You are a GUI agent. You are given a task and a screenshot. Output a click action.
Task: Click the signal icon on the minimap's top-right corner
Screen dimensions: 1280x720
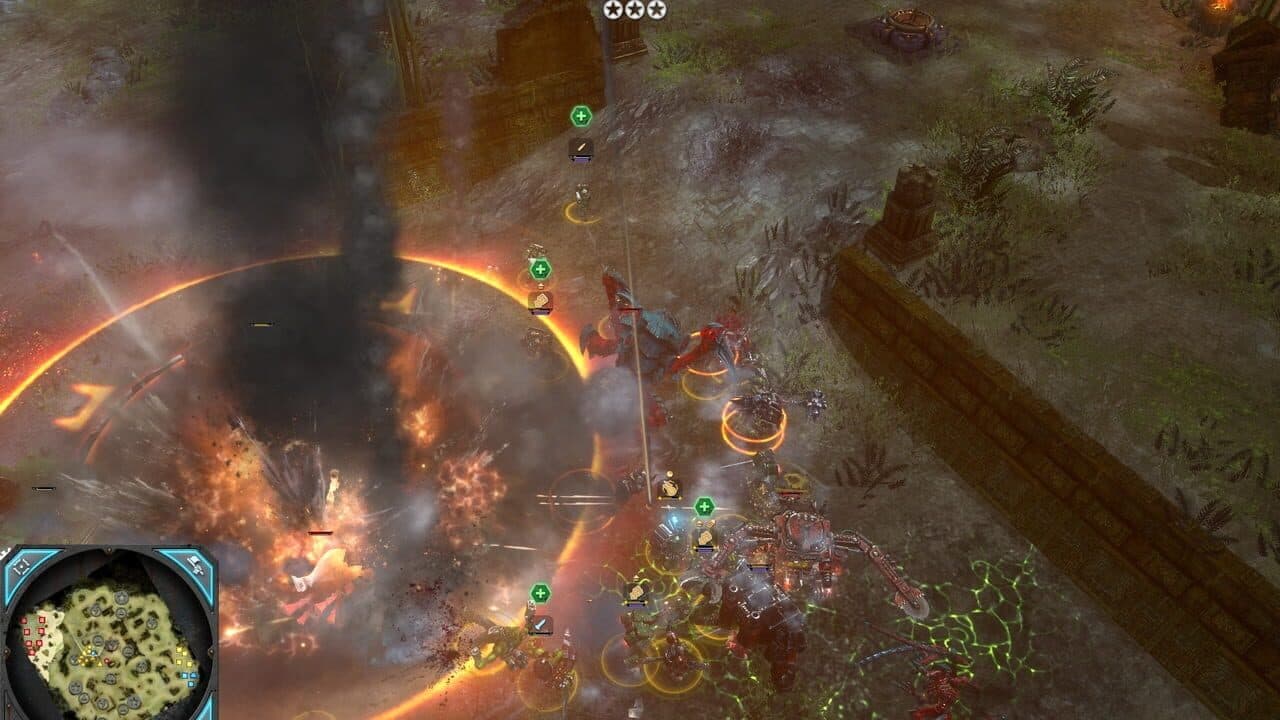[195, 564]
